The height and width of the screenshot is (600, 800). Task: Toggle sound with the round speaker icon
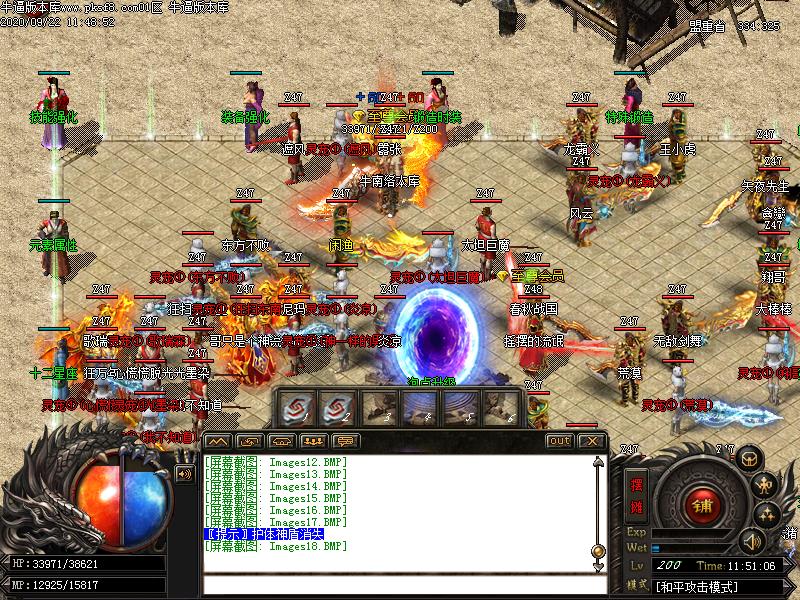(750, 541)
